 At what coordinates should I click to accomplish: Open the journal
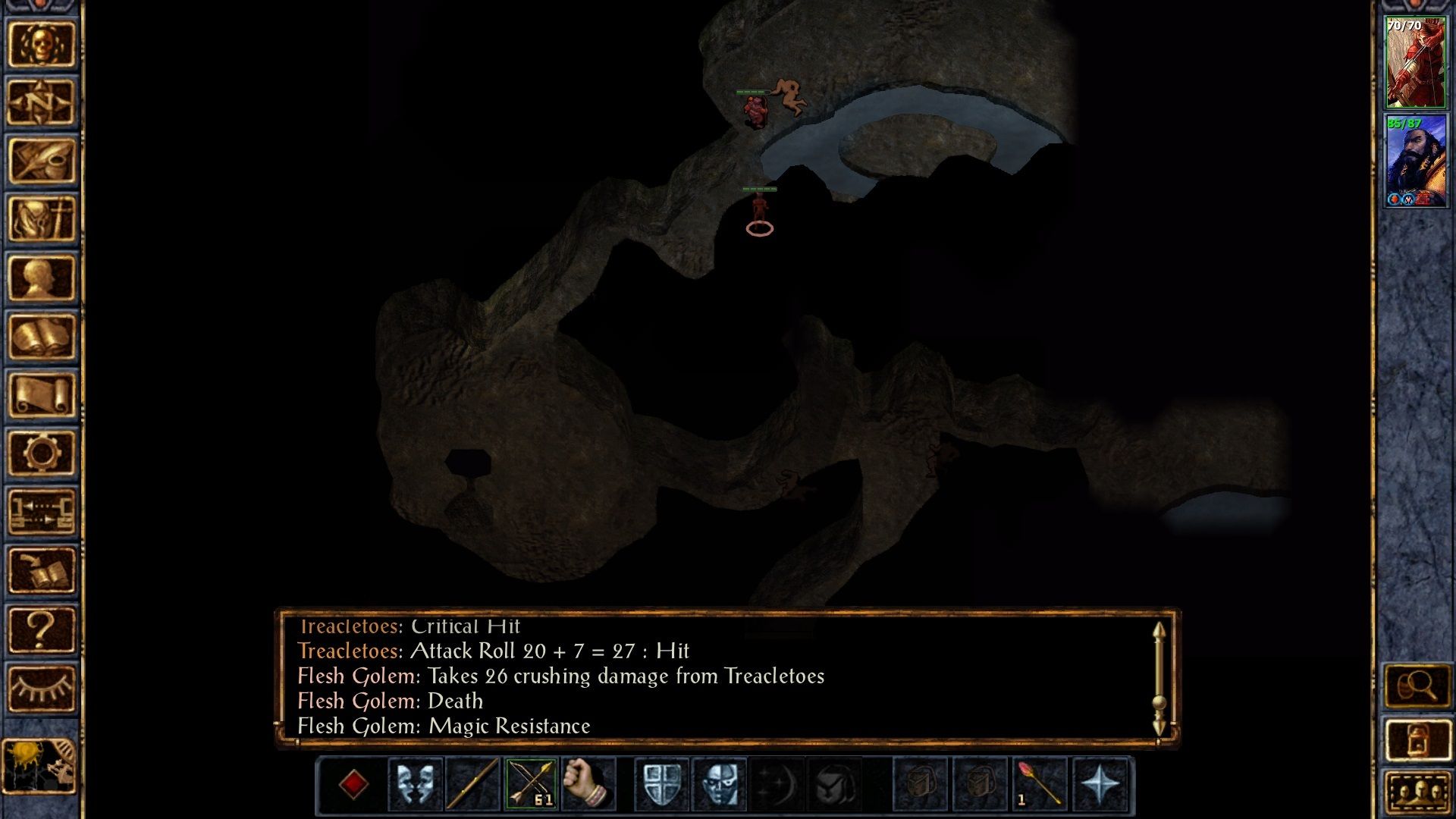coord(42,159)
